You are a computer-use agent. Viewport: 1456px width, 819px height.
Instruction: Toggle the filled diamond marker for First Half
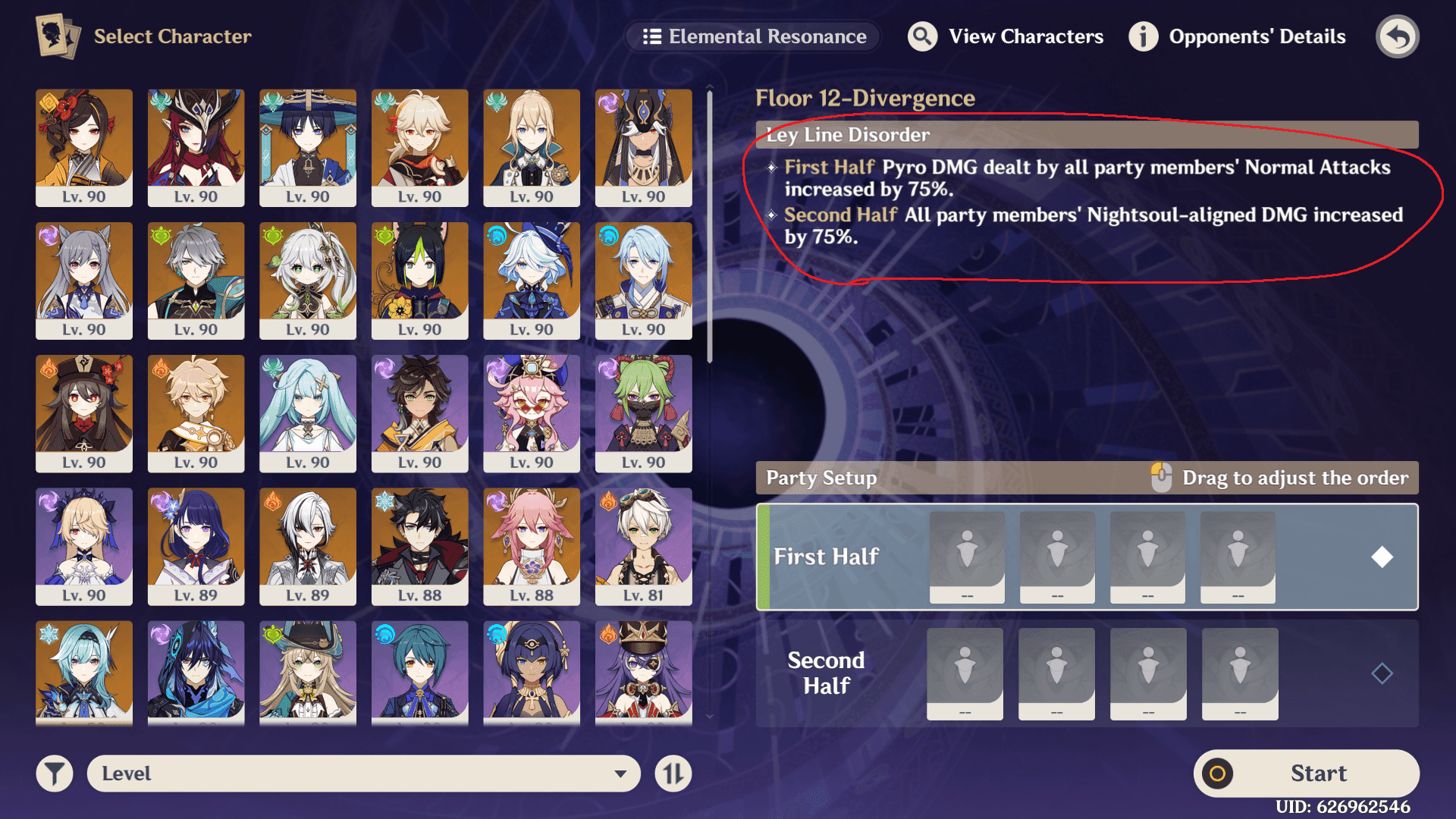pyautogui.click(x=1382, y=557)
